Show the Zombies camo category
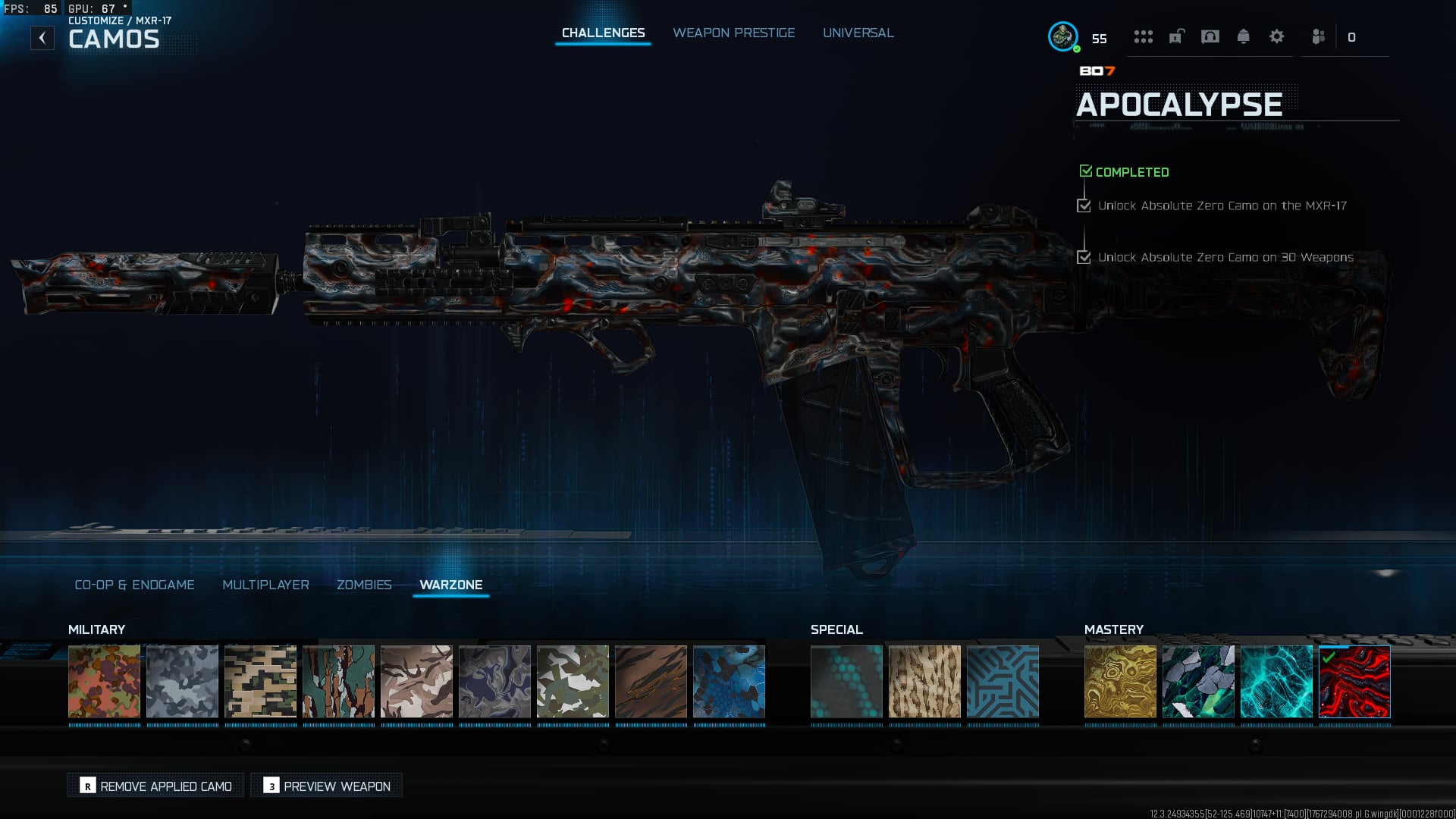 (x=364, y=585)
